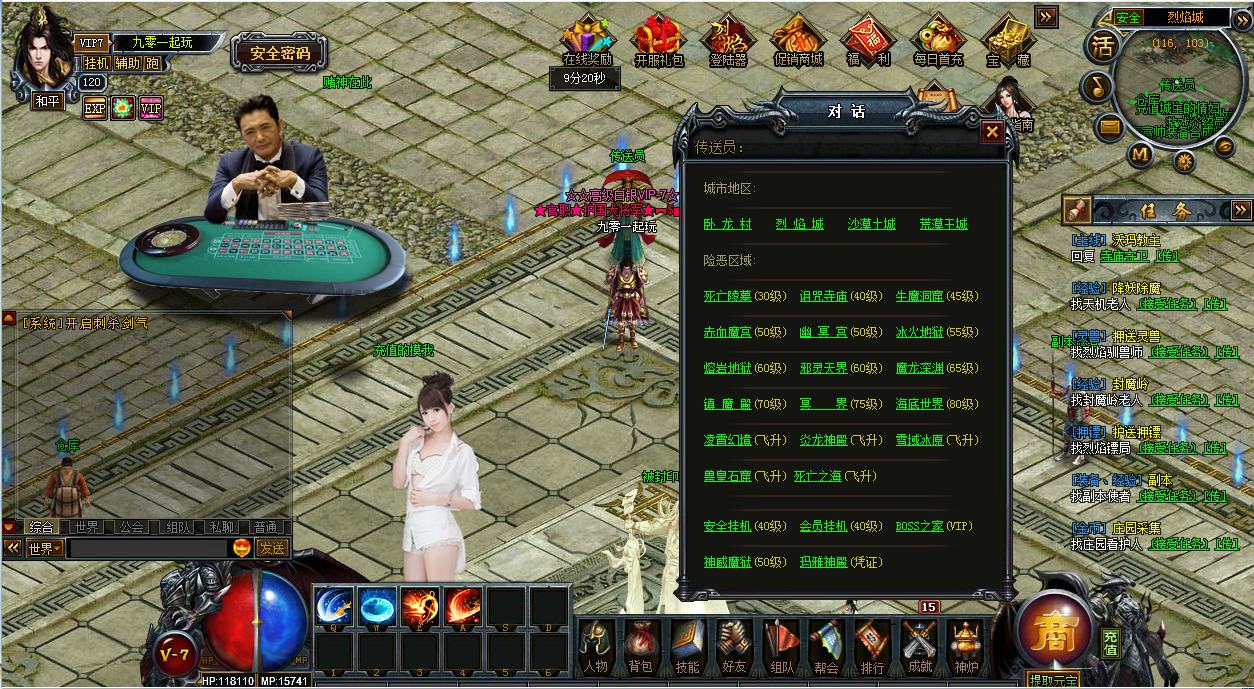Choose the 沙漠土城 destination link
This screenshot has width=1254, height=689.
871,224
